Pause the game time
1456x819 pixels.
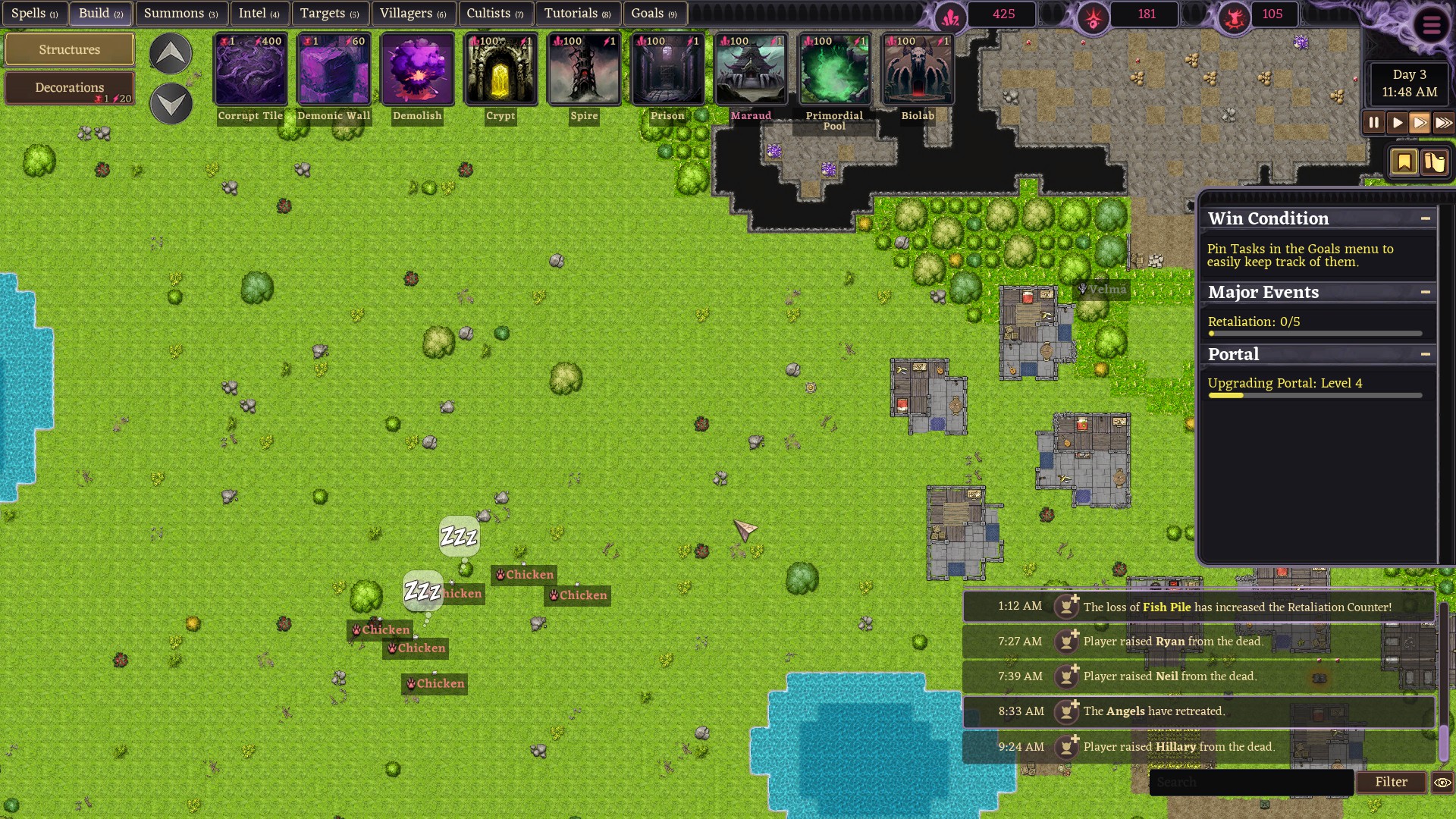1373,123
